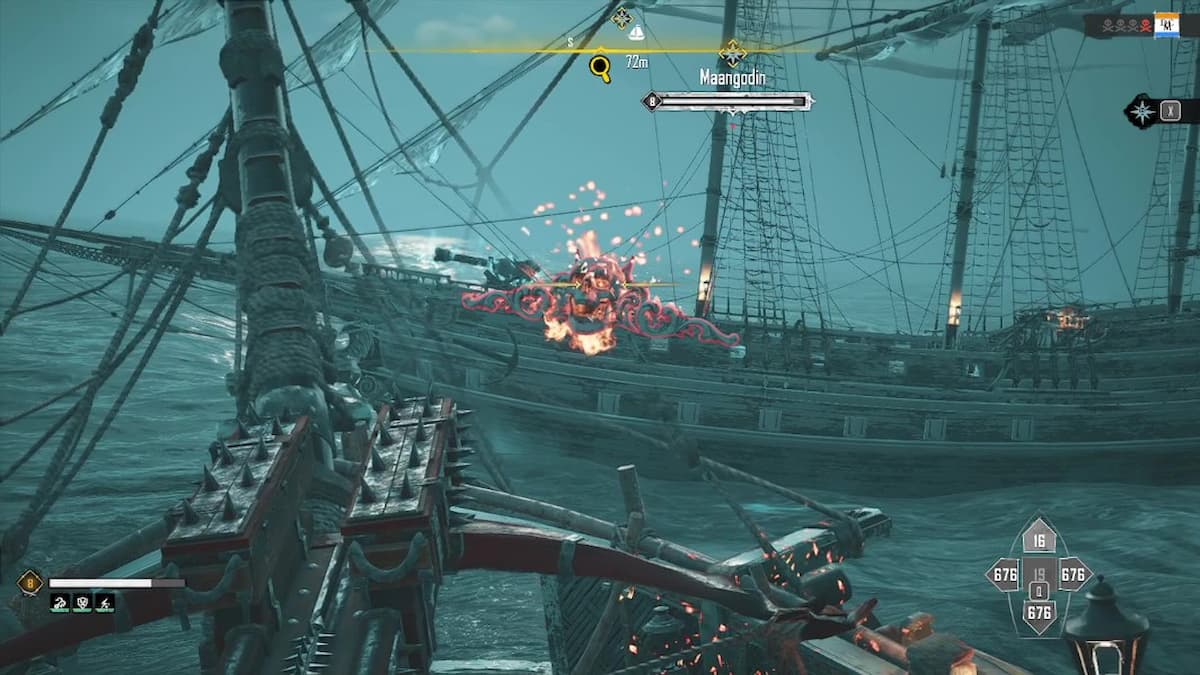This screenshot has width=1200, height=675.
Task: Click the wave-shaped buff status icon
Action: (60, 603)
